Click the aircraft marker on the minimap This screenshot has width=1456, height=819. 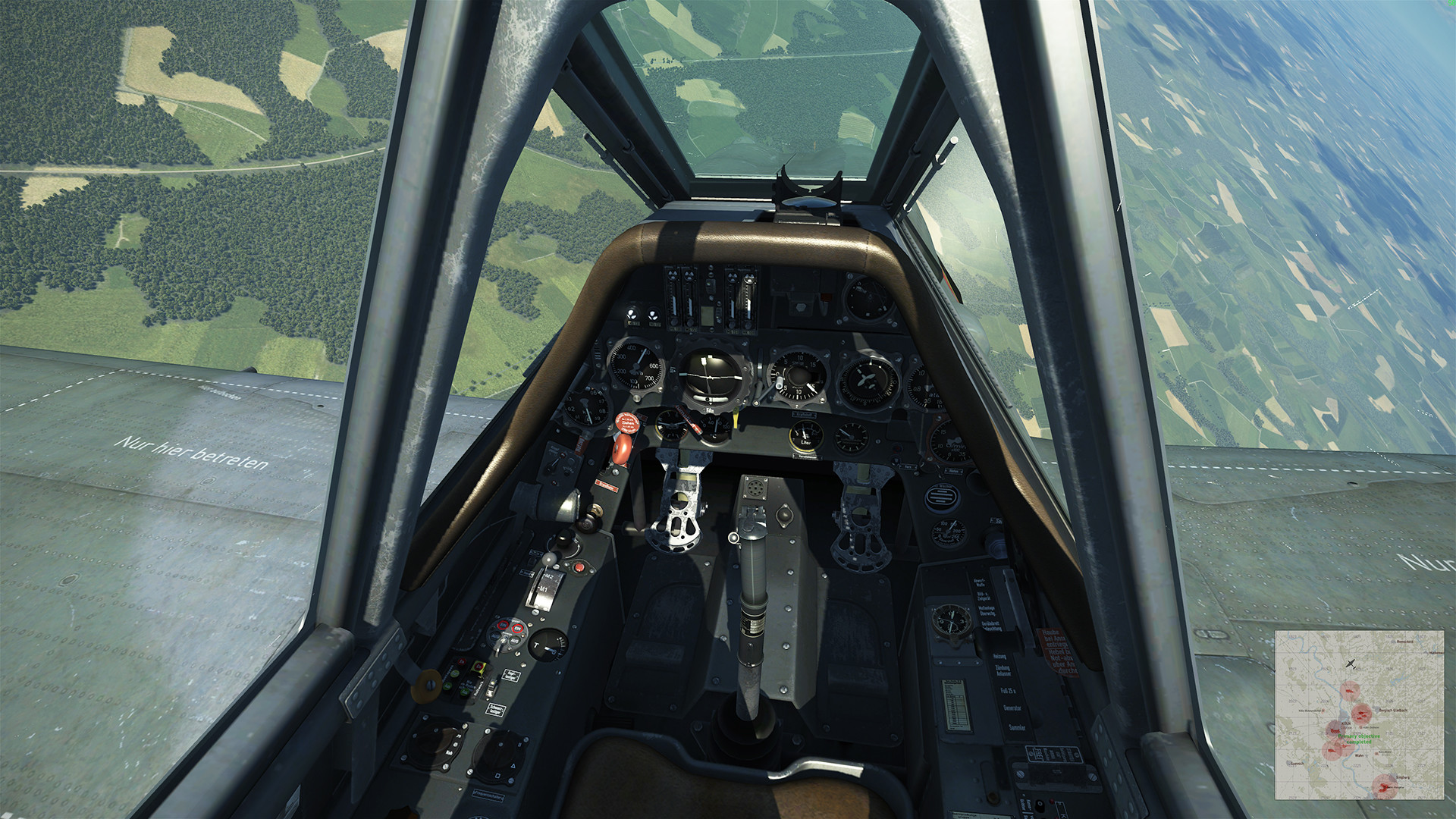[1351, 664]
